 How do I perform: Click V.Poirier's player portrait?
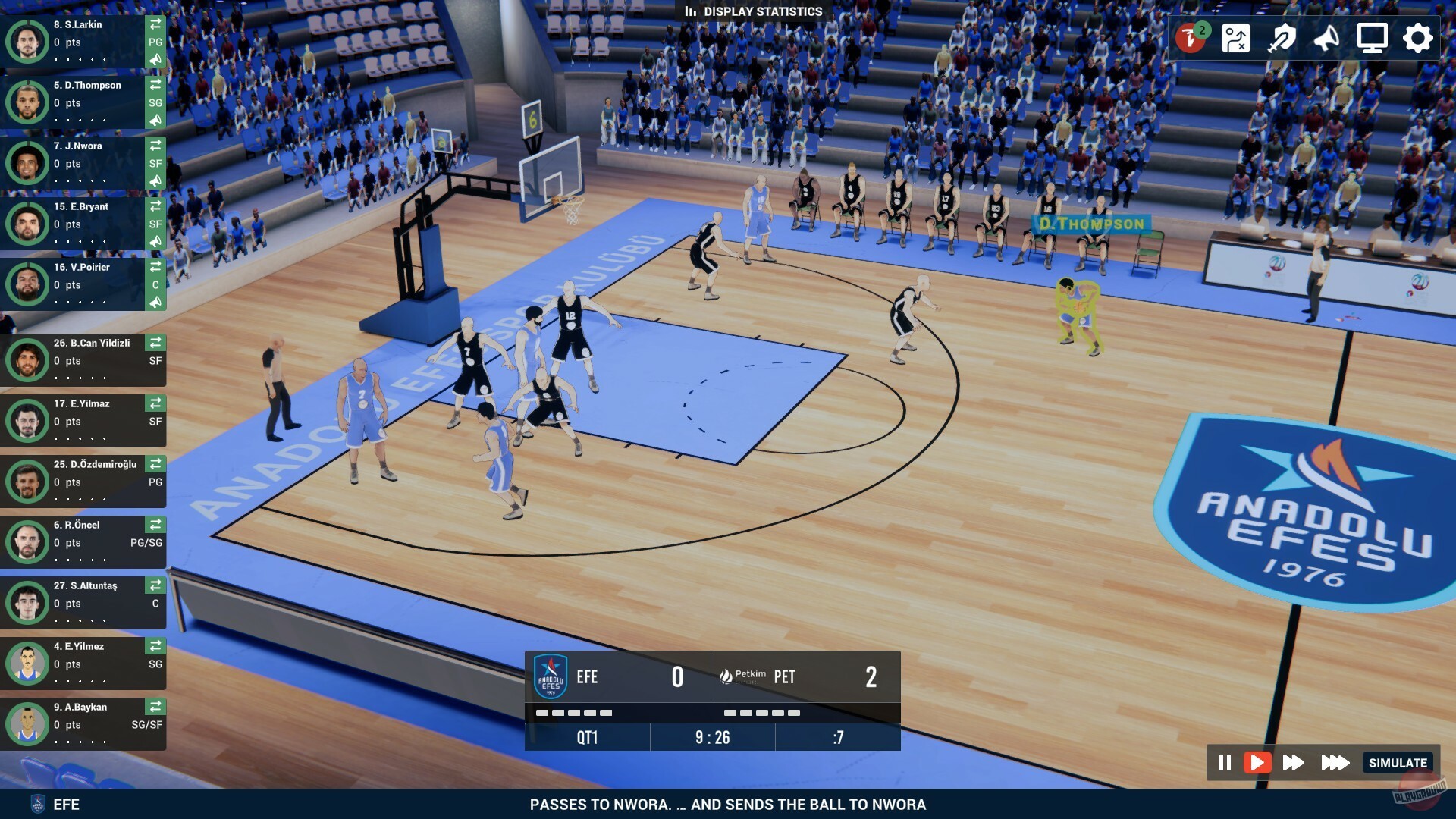click(x=27, y=284)
